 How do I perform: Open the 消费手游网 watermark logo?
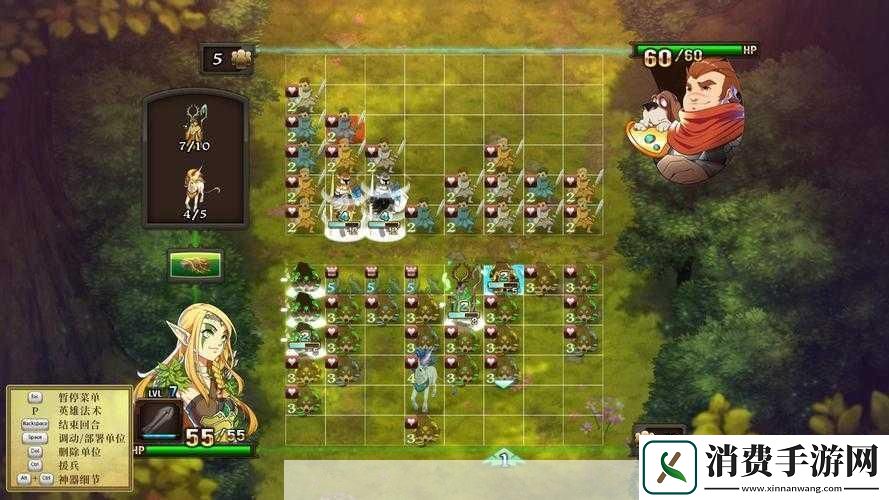(762, 467)
